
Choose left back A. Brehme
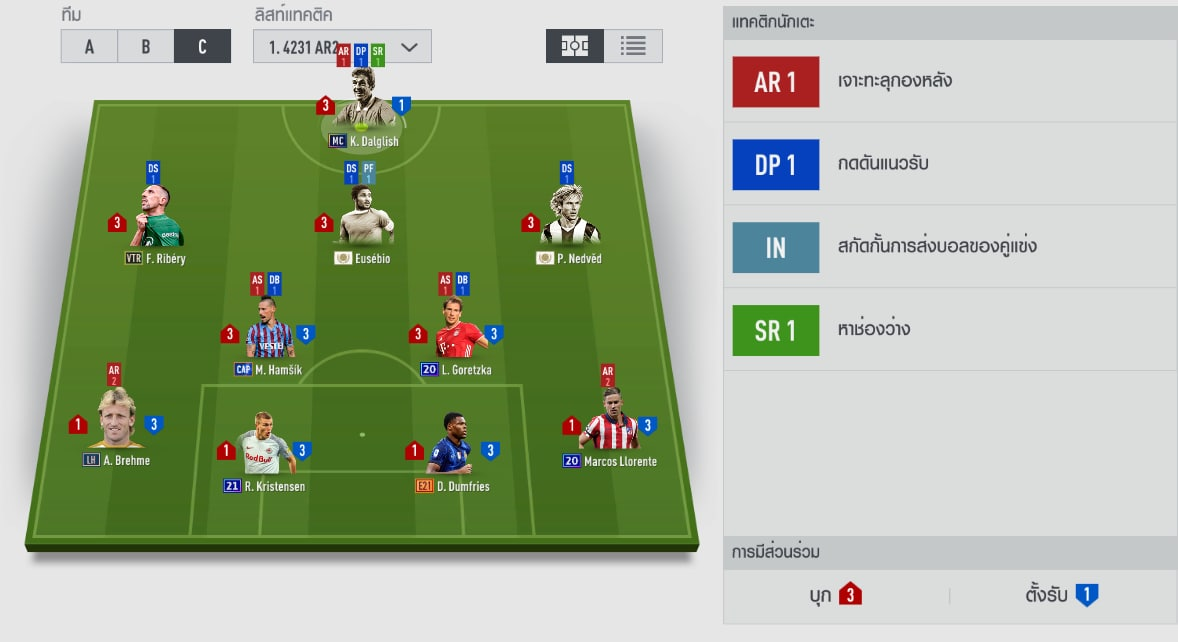[117, 422]
